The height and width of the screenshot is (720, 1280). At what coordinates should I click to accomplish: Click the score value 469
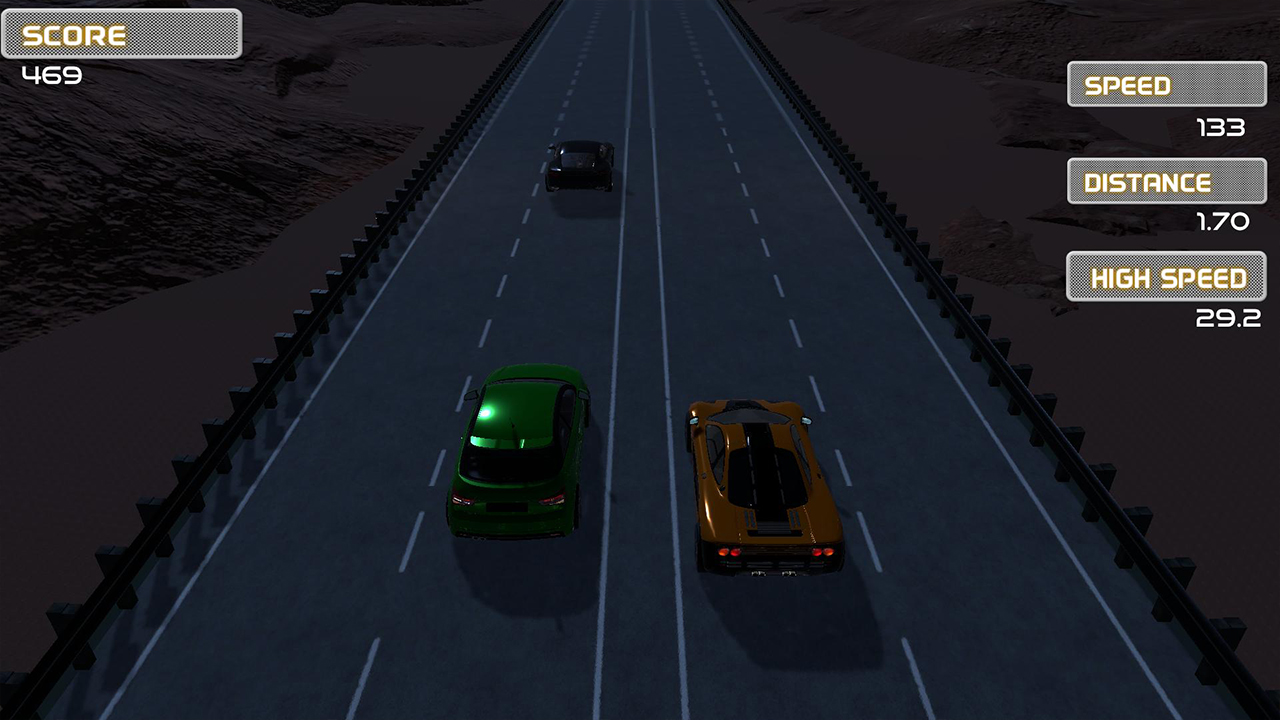click(x=54, y=74)
